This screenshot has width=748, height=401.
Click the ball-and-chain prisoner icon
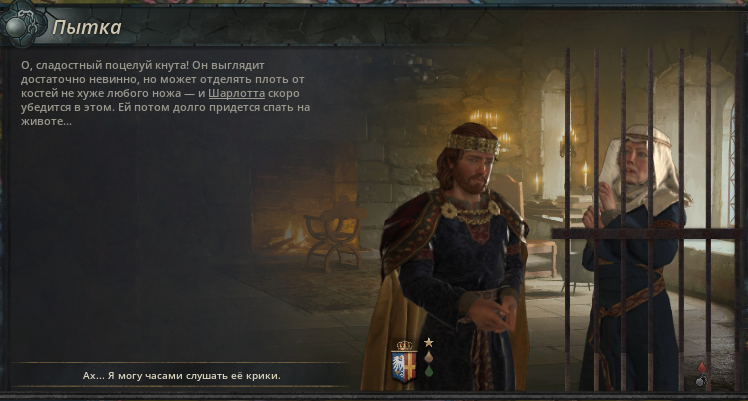(x=701, y=381)
